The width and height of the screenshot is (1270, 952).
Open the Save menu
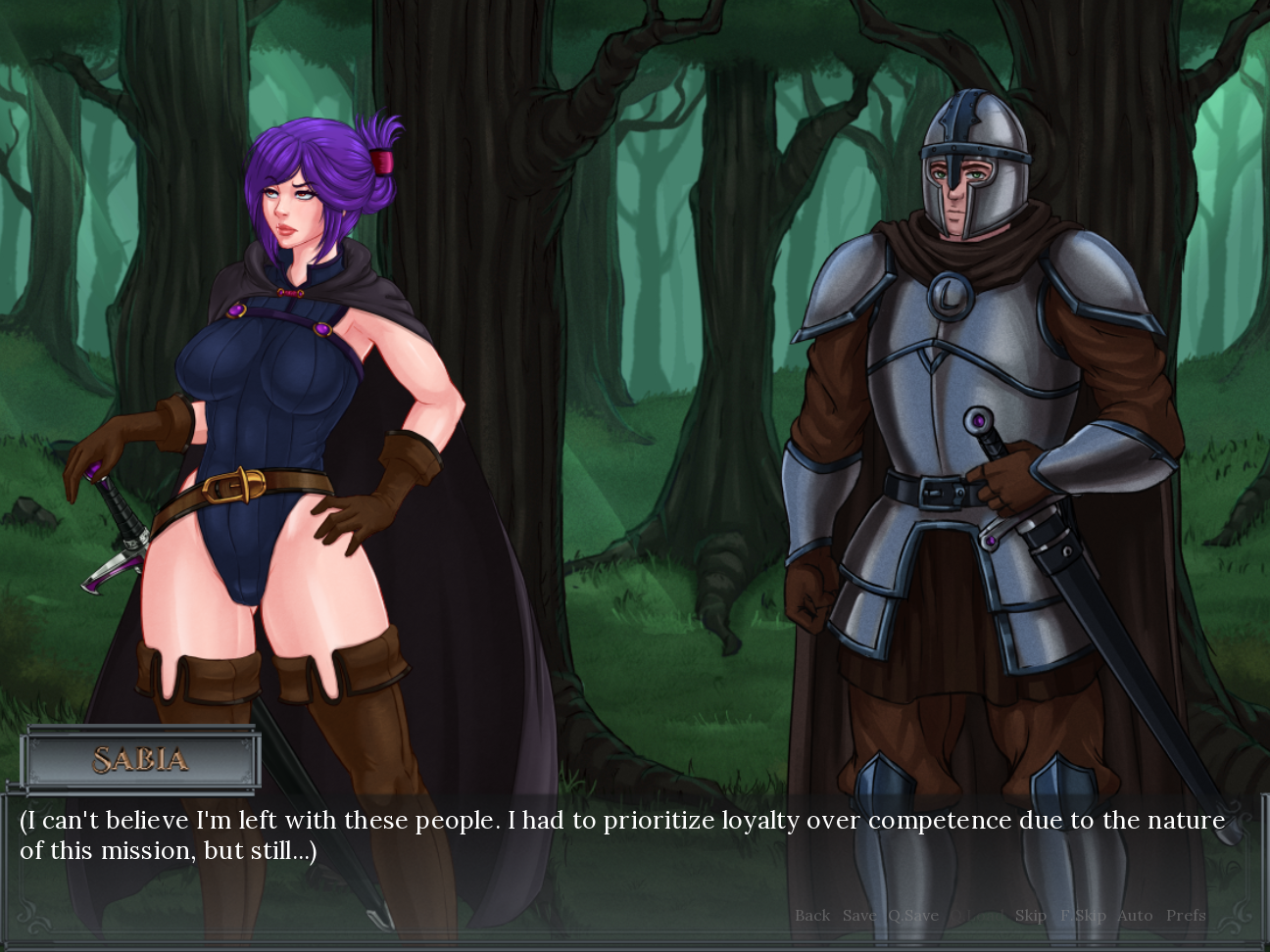click(x=859, y=916)
